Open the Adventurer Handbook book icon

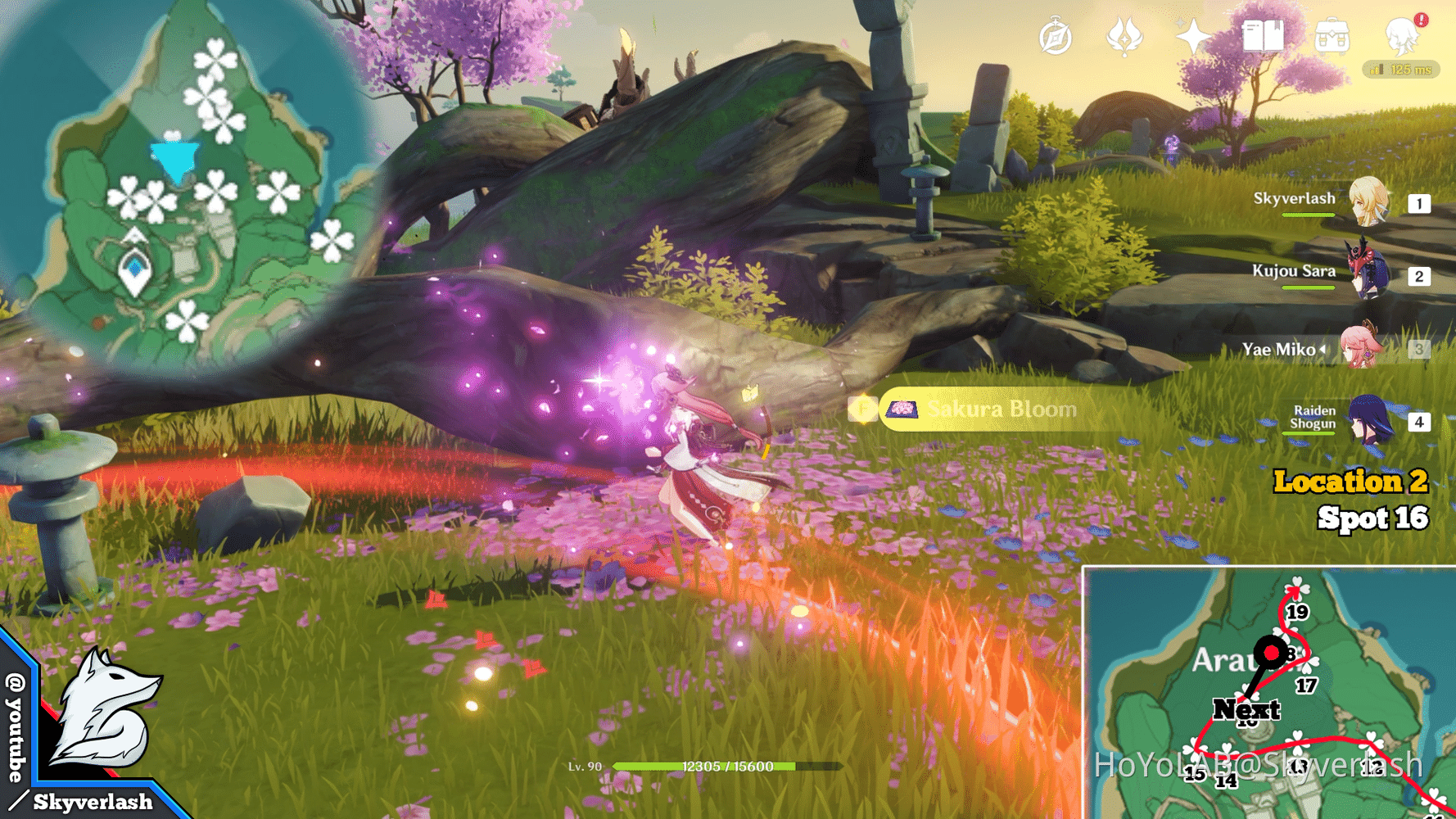click(1263, 36)
